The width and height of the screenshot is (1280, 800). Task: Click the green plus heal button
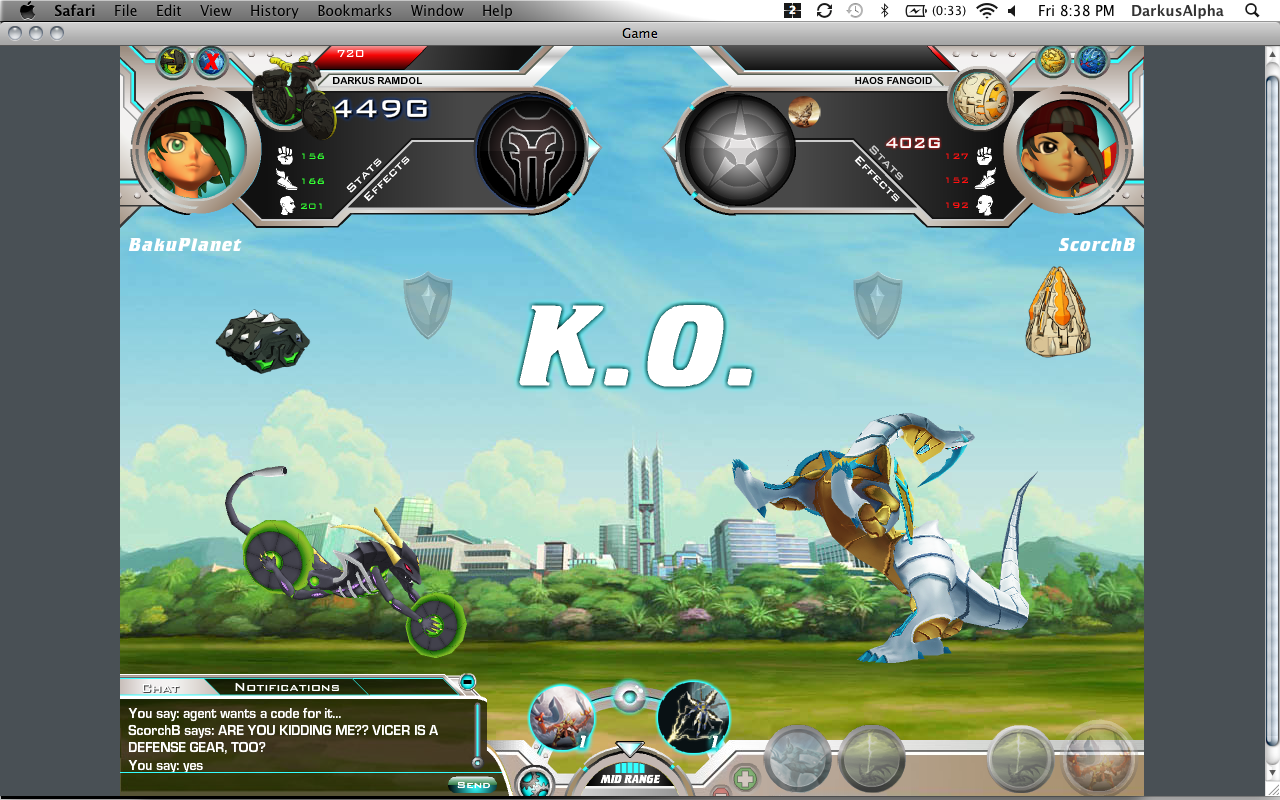point(745,777)
